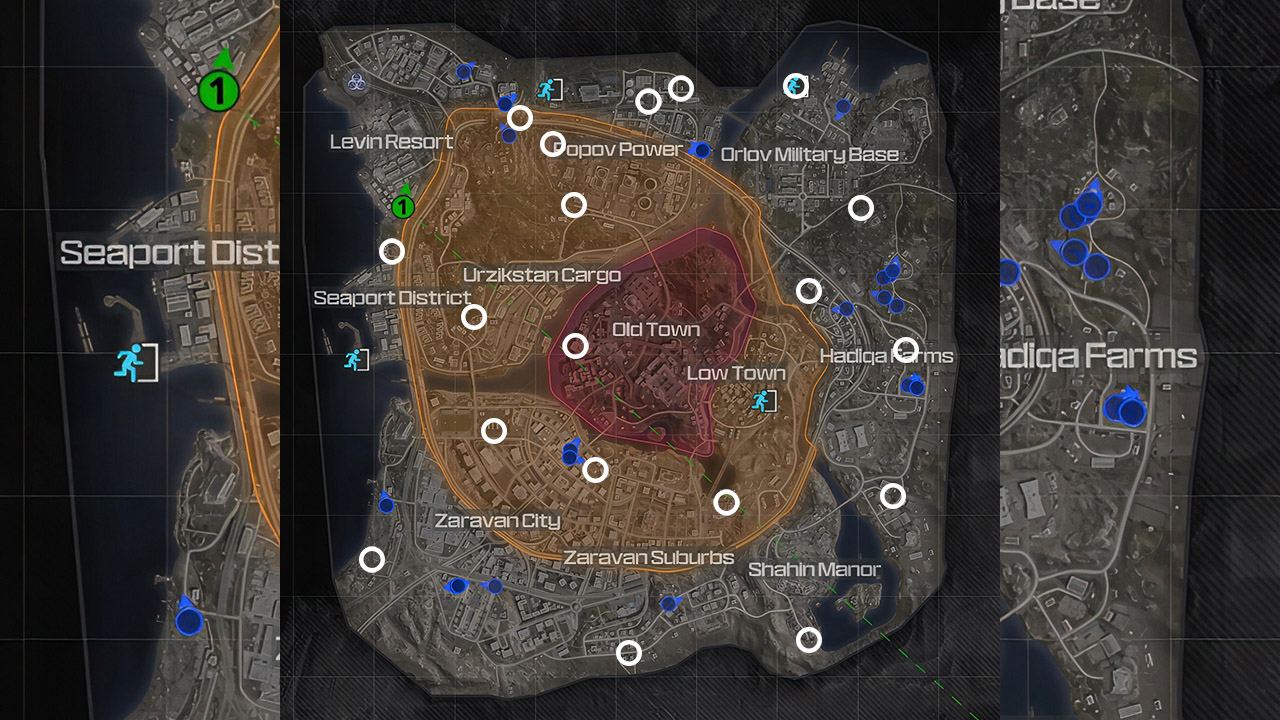Click the Seaport District exfil icon

point(355,359)
